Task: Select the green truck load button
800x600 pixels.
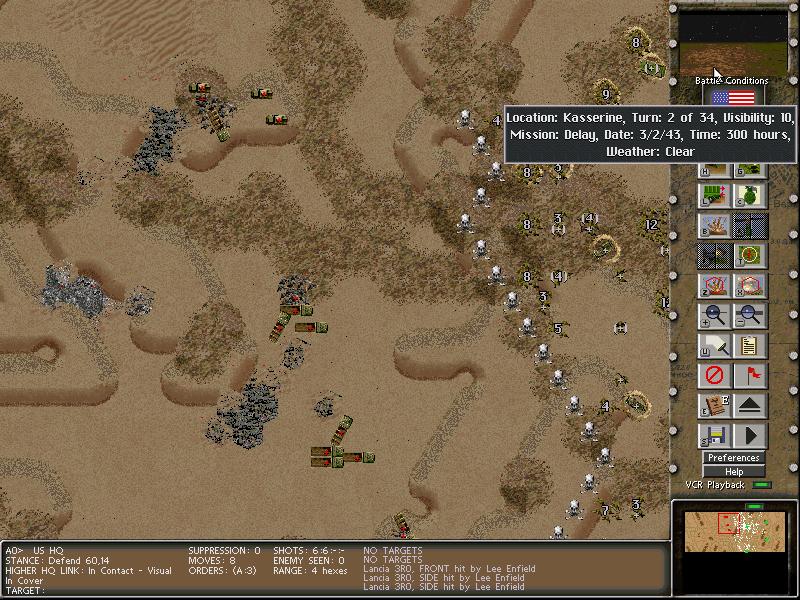Action: click(x=713, y=196)
